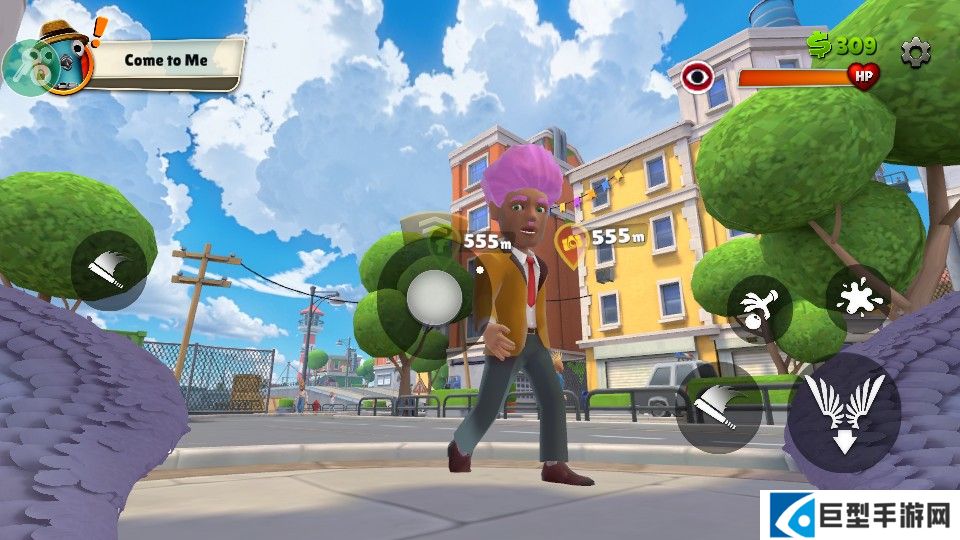Hit the wings dive-down arrow button
The height and width of the screenshot is (540, 960).
pyautogui.click(x=843, y=411)
